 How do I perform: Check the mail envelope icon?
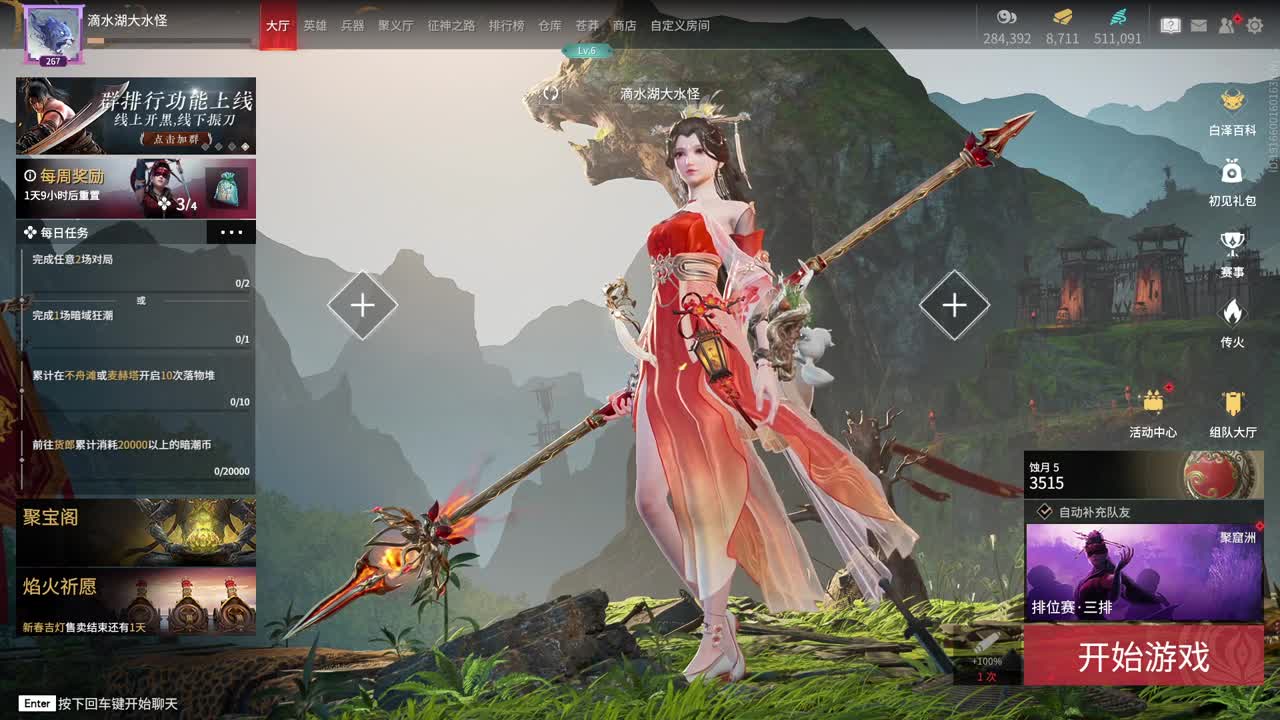coord(1198,25)
